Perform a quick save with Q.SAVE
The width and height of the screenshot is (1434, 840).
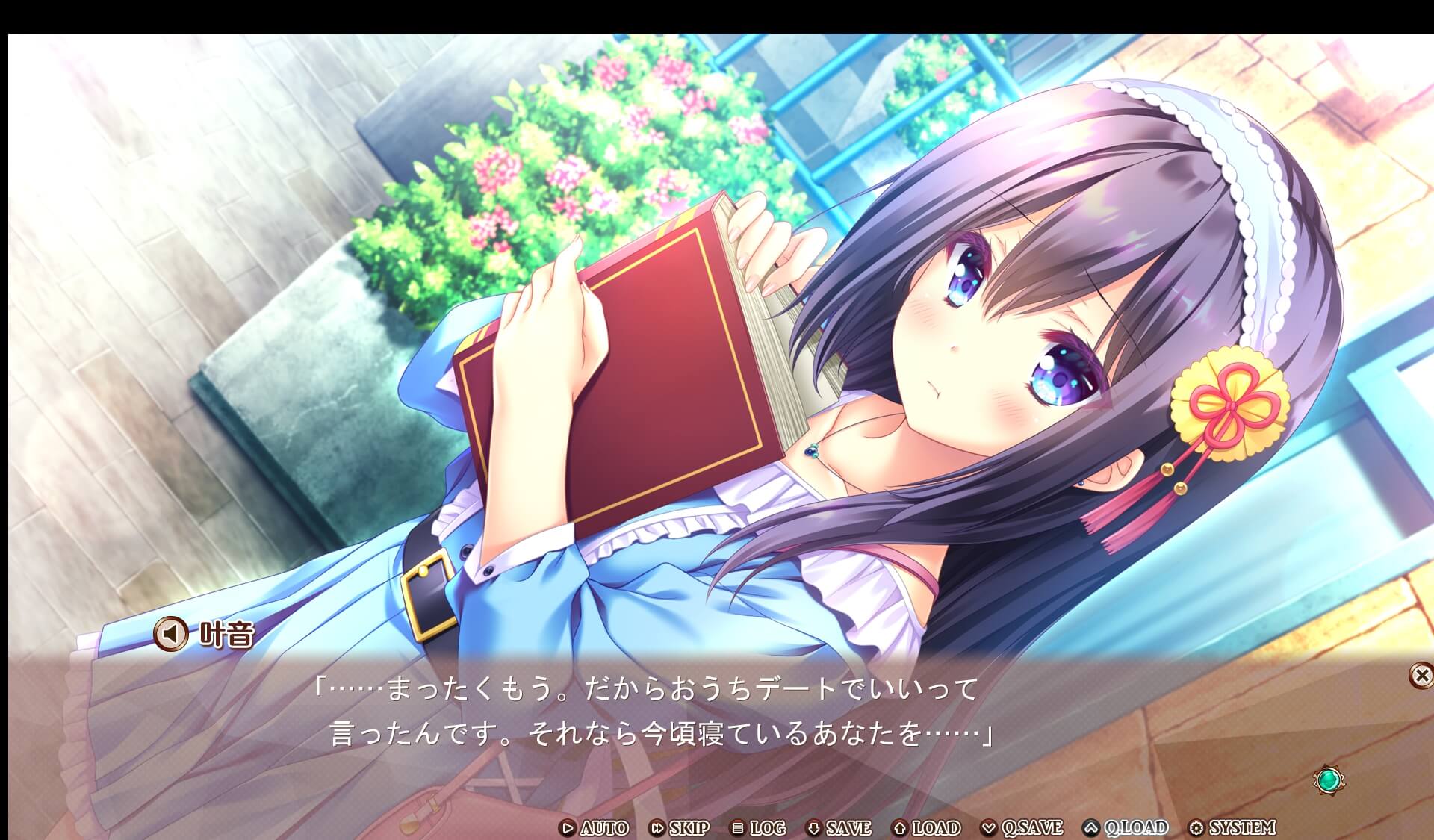(1031, 828)
